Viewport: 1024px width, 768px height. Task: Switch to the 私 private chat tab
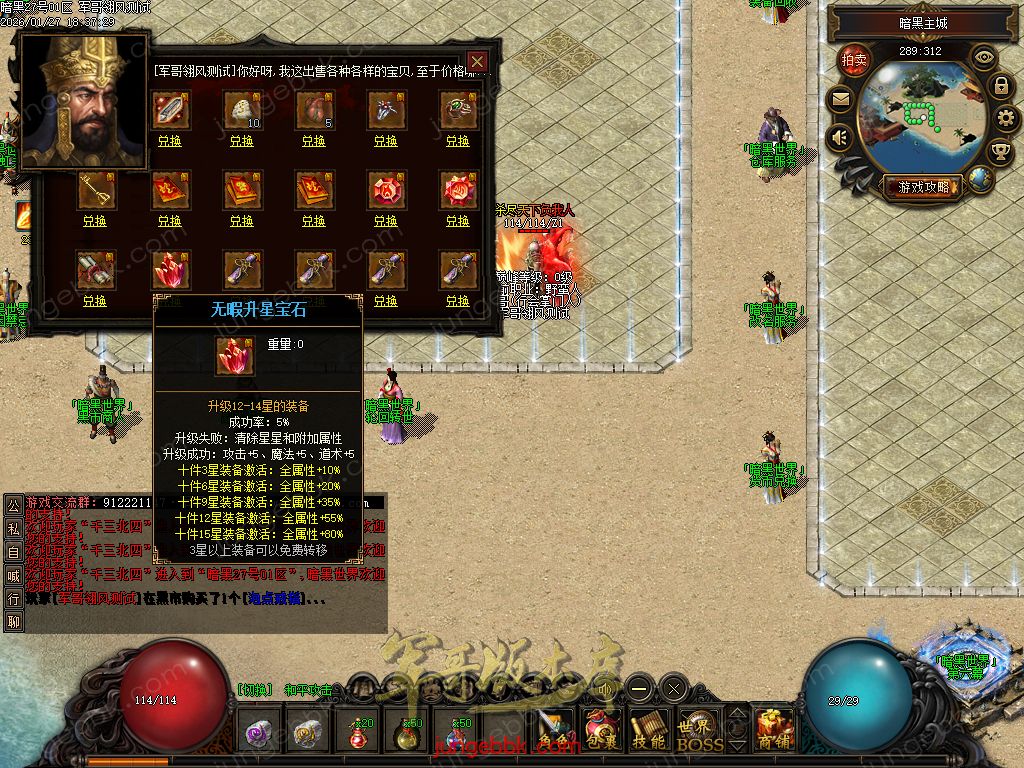[x=13, y=527]
